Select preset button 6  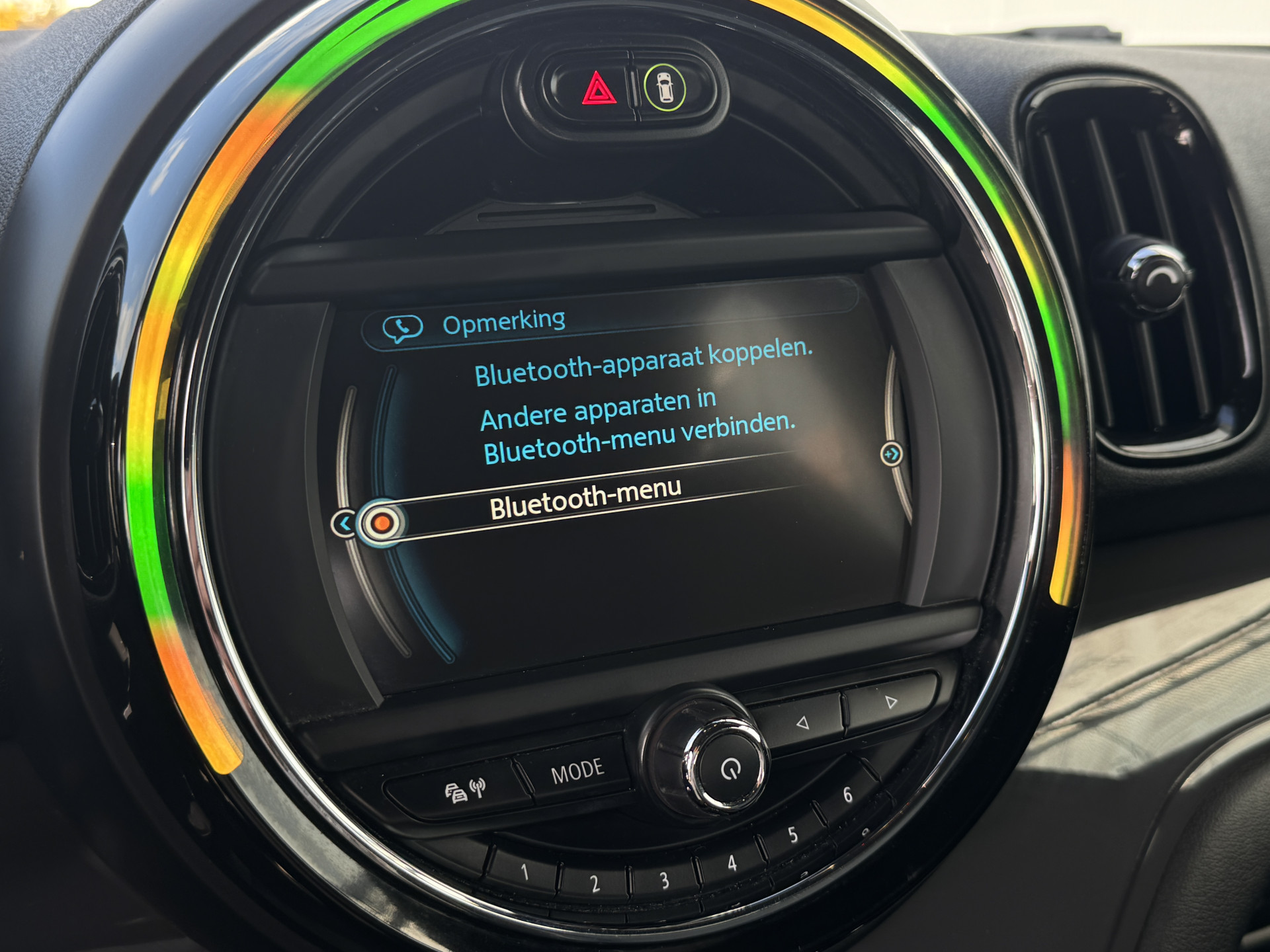point(847,795)
